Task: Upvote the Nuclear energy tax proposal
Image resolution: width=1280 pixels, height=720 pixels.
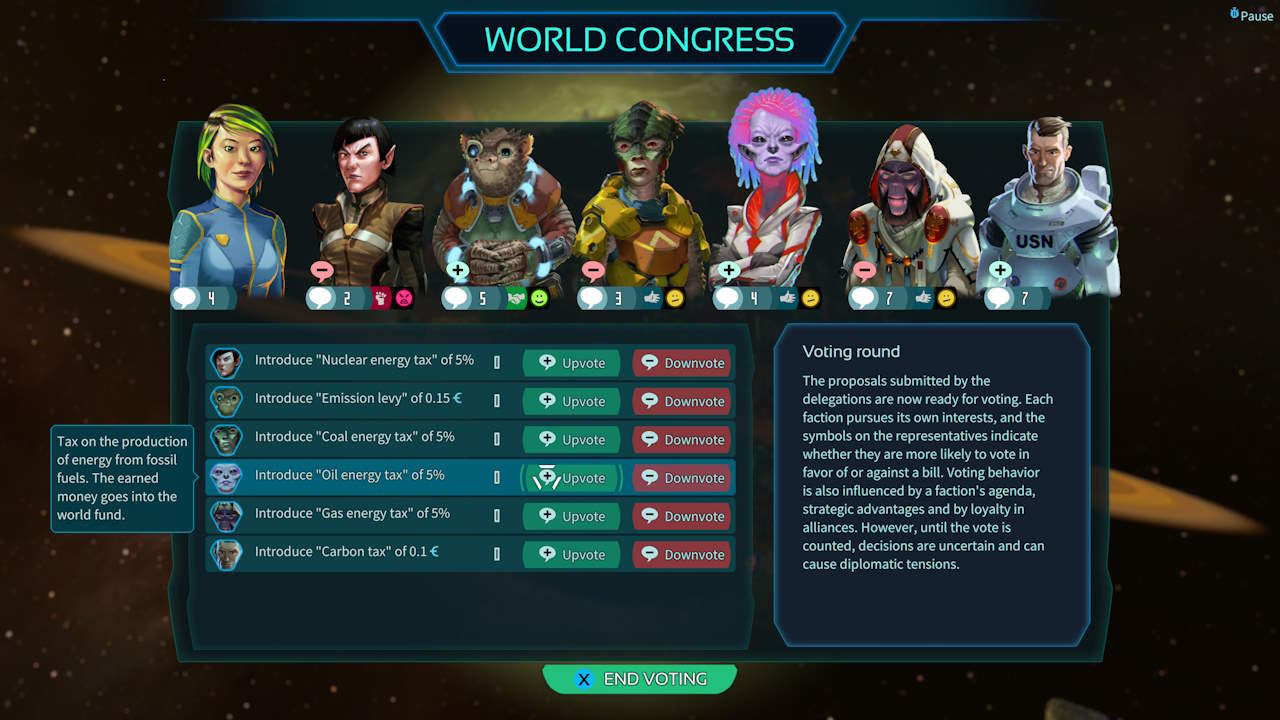Action: (x=571, y=362)
